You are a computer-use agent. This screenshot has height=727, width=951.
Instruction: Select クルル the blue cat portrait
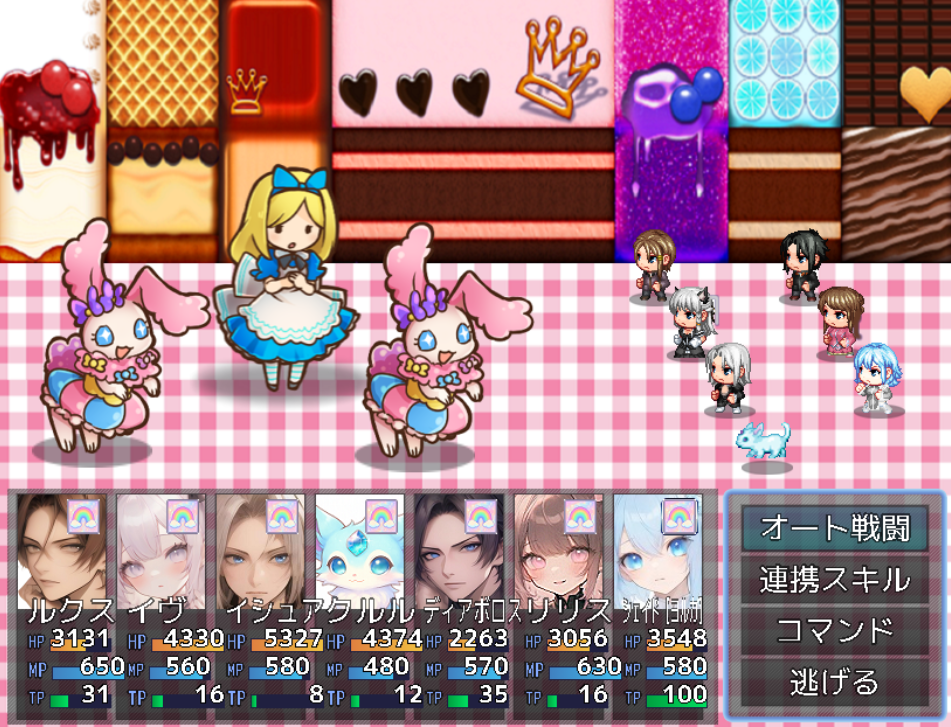[x=360, y=550]
